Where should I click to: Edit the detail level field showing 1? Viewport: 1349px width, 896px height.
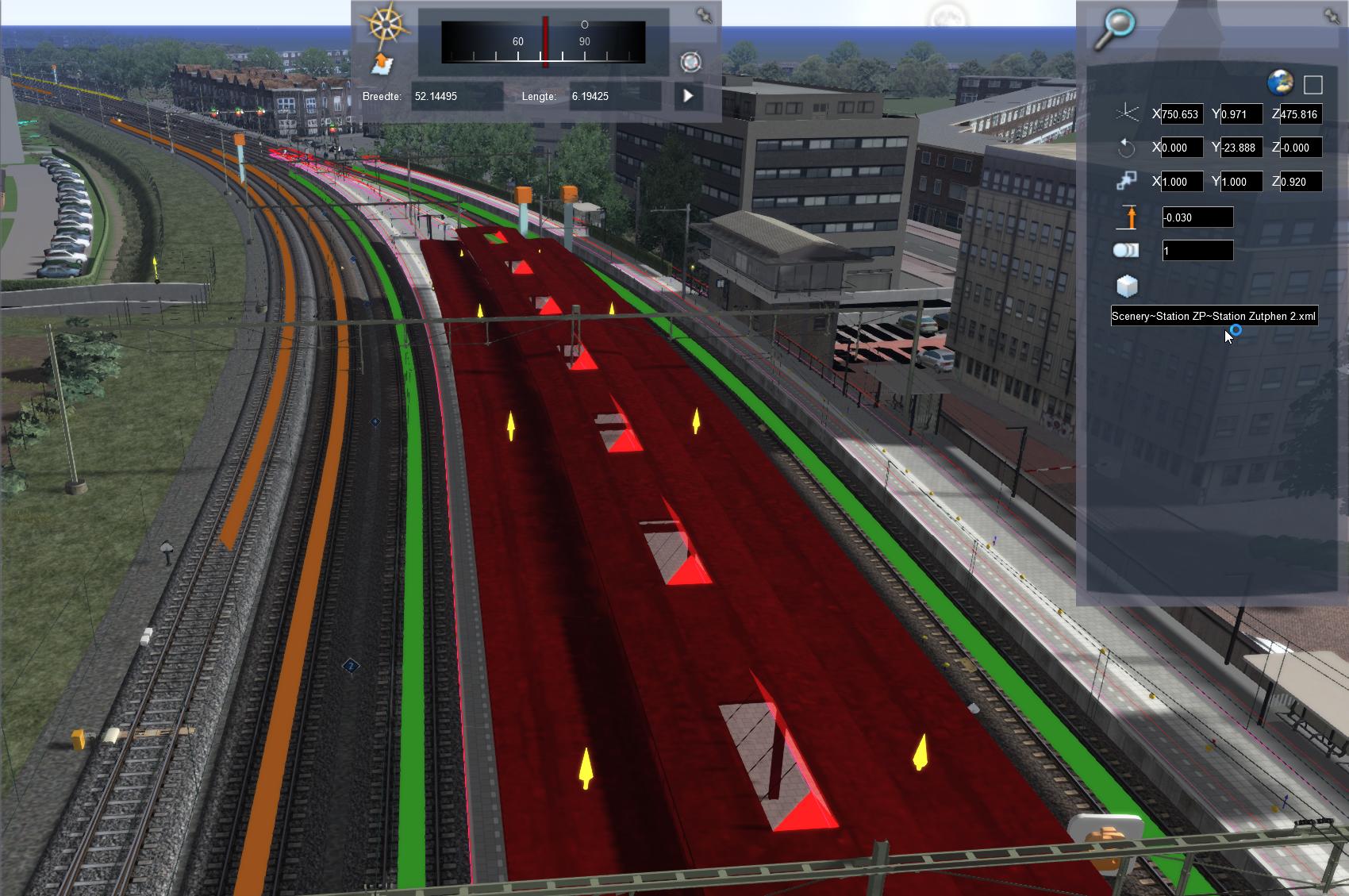click(x=1197, y=251)
